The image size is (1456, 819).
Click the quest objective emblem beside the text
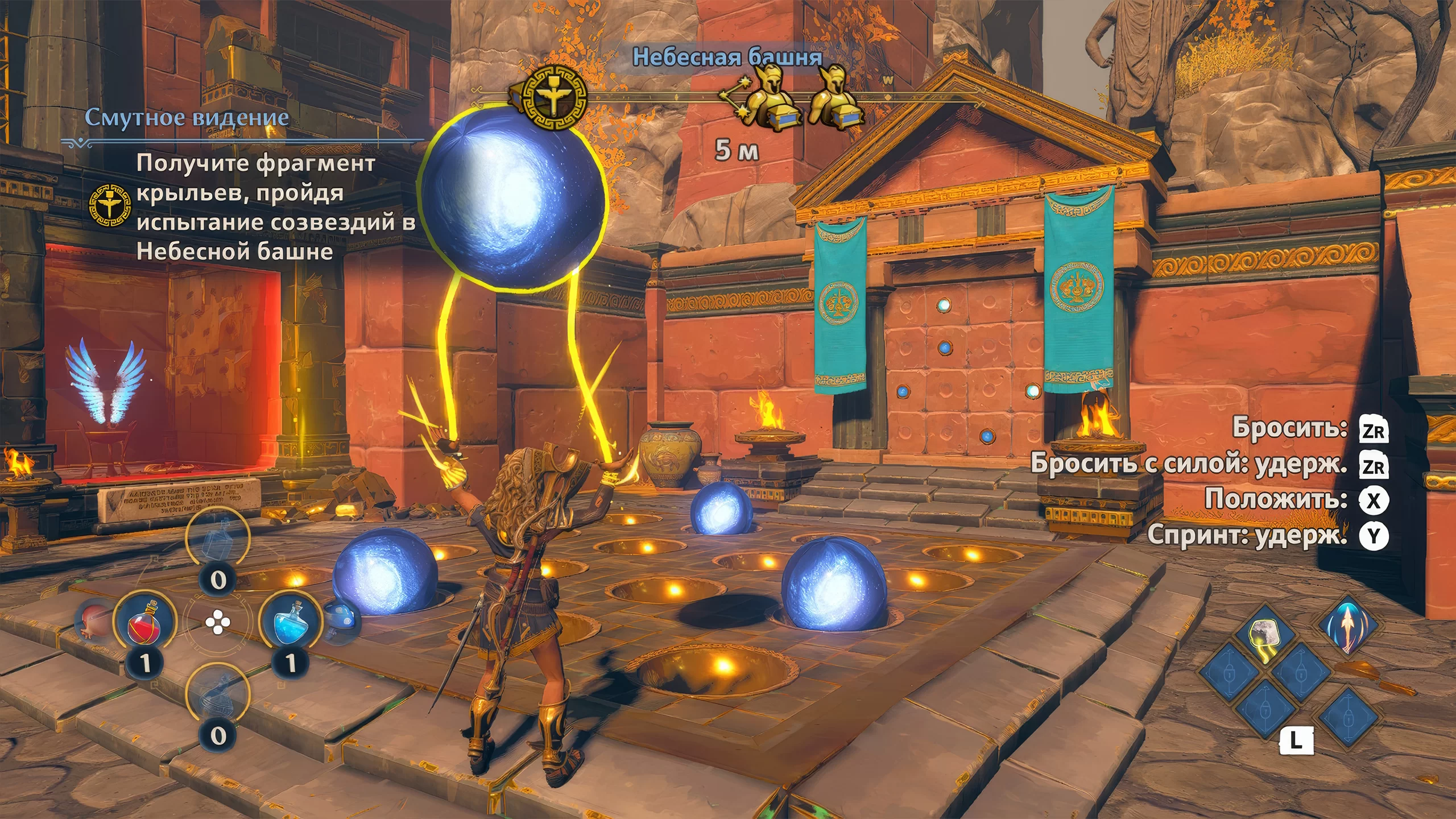pos(110,206)
